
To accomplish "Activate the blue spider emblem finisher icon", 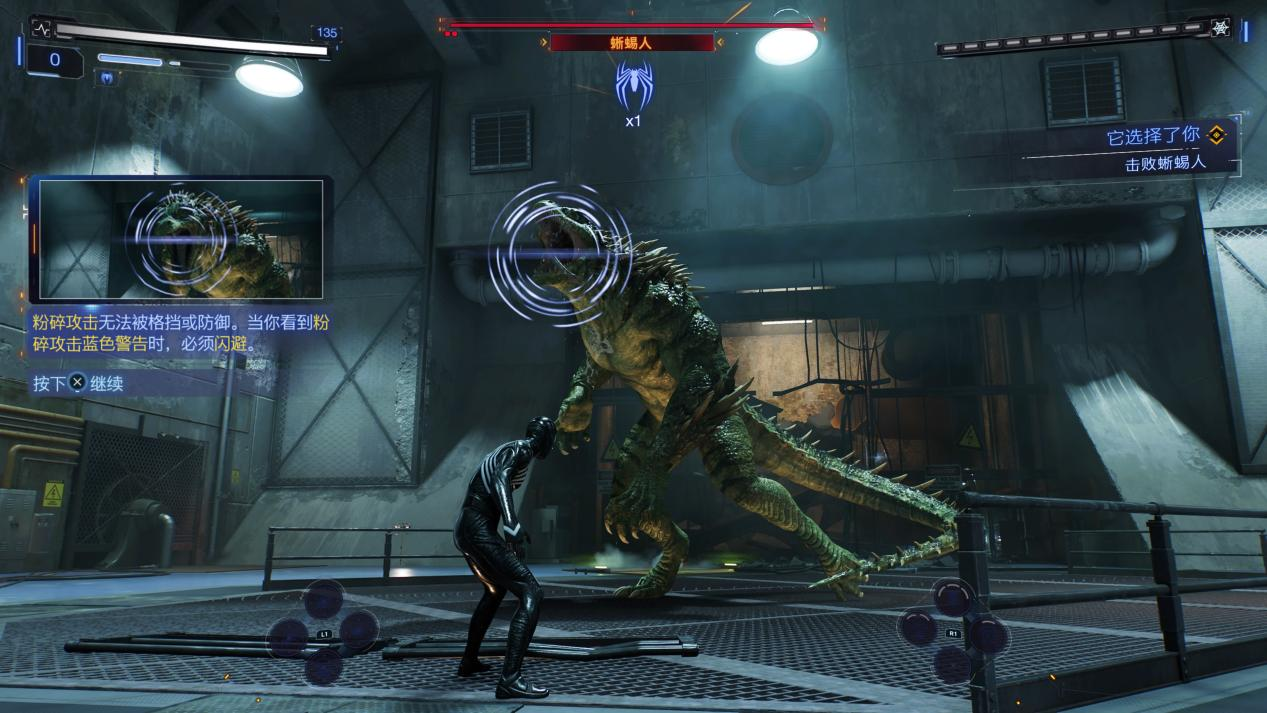I will pyautogui.click(x=633, y=85).
